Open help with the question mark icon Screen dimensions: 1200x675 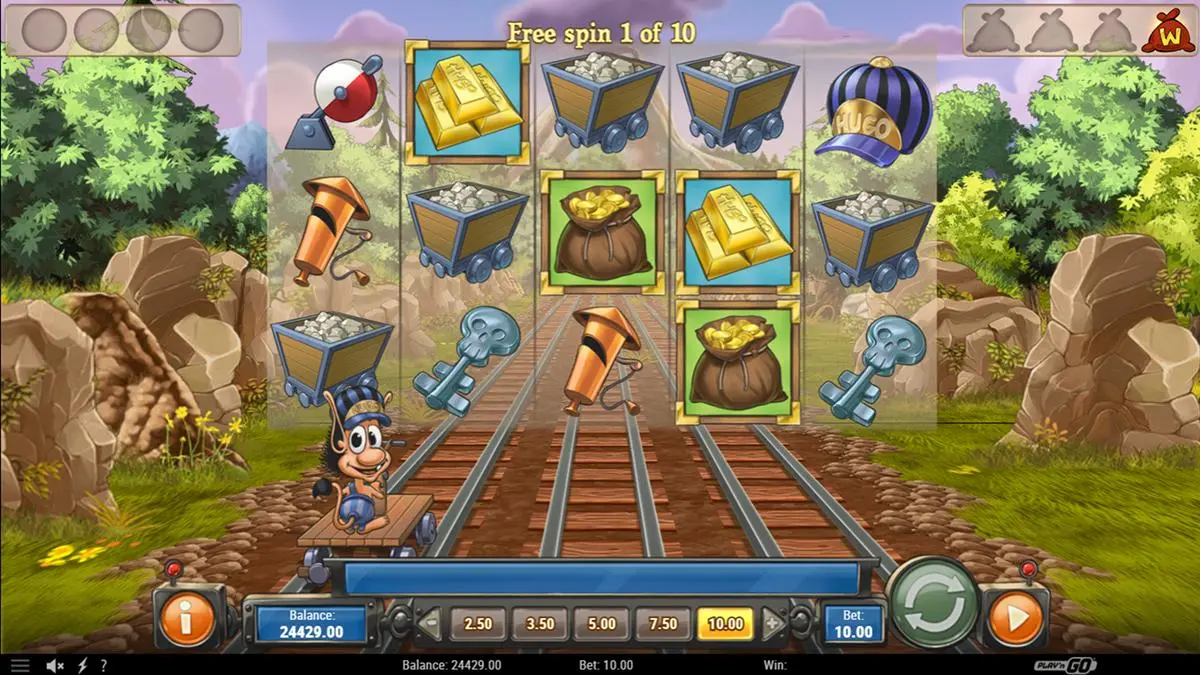[x=103, y=665]
